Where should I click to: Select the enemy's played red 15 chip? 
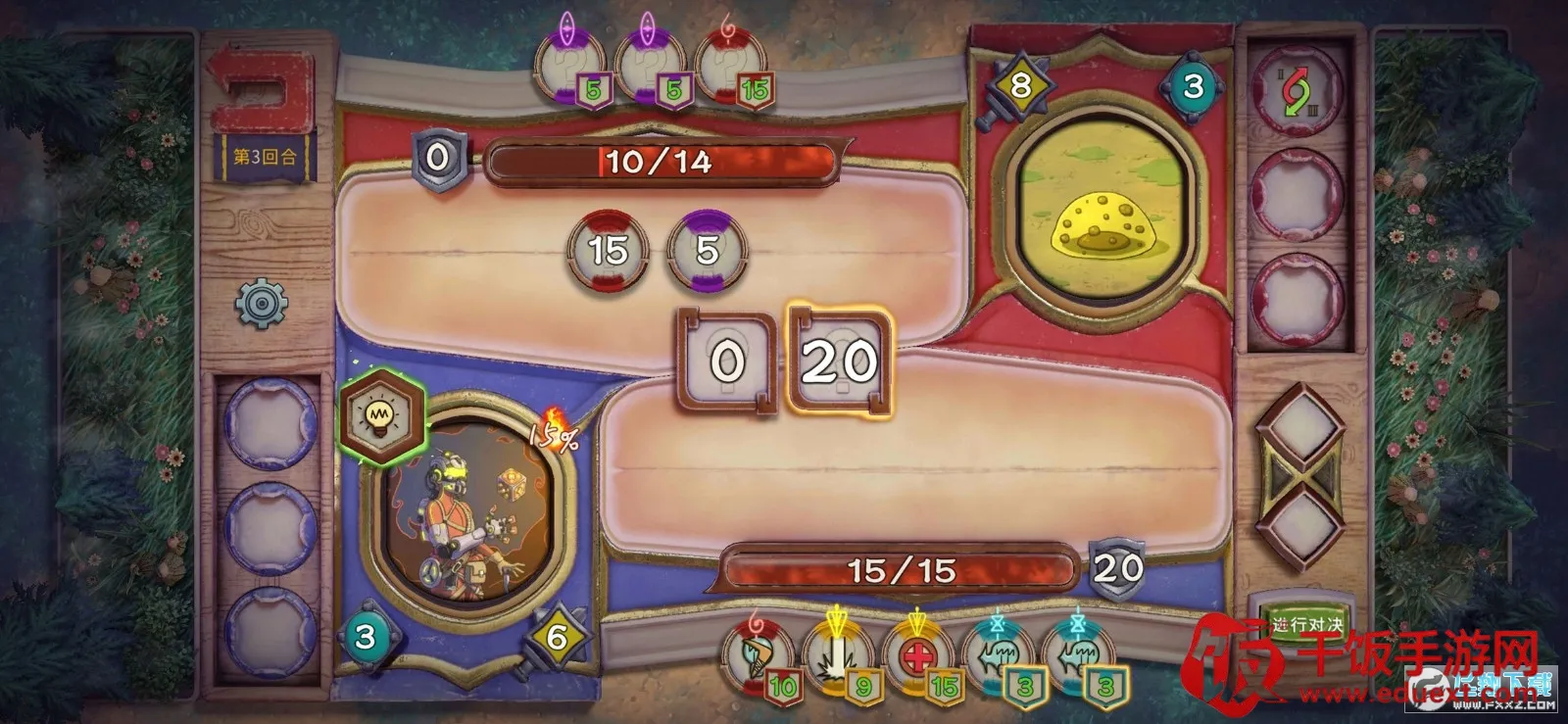point(608,250)
